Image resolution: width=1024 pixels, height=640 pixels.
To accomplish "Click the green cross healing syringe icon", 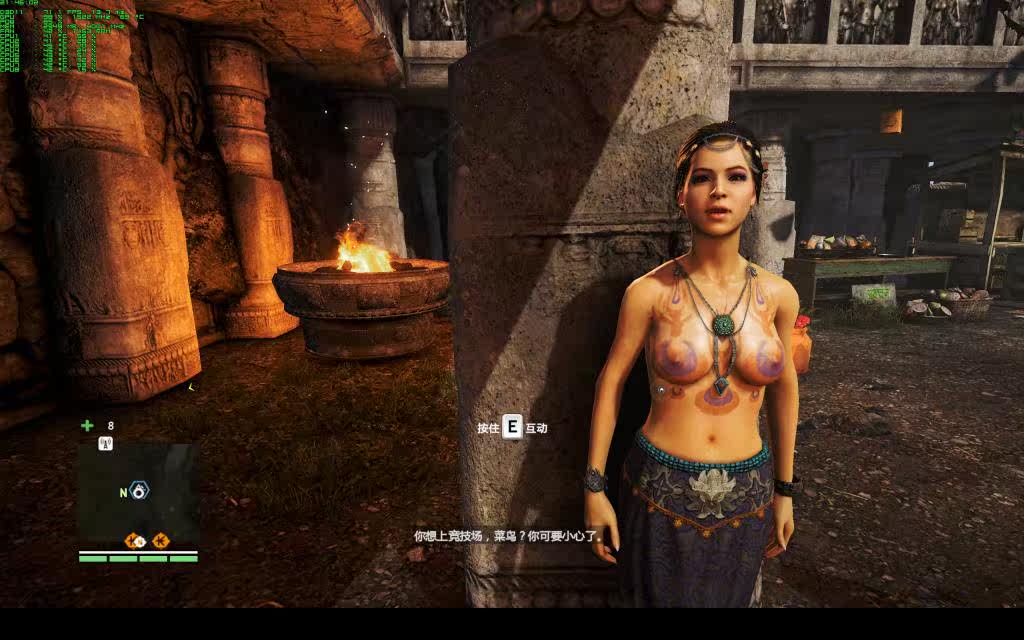I will pyautogui.click(x=87, y=425).
